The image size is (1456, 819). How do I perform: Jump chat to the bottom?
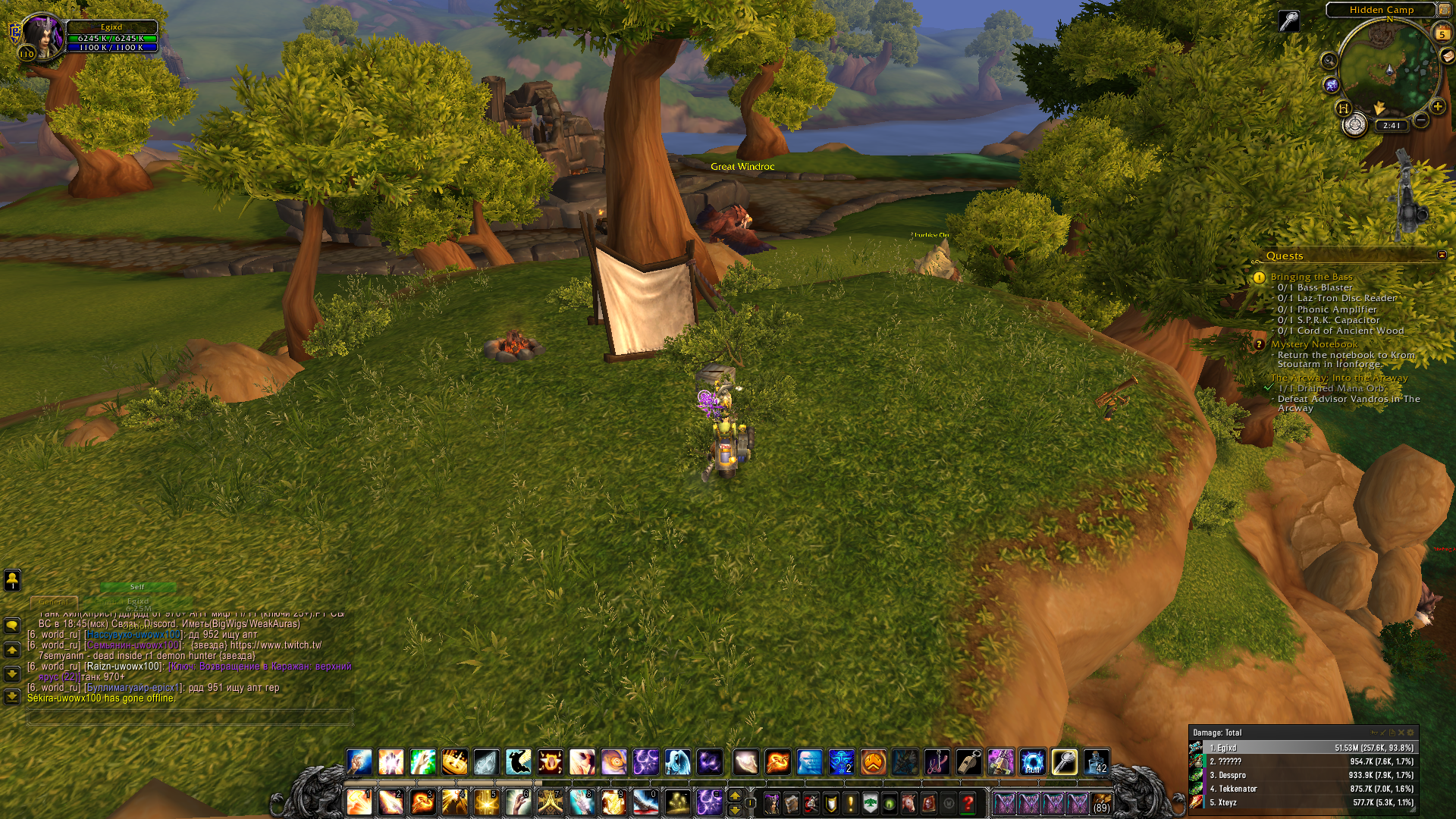12,696
